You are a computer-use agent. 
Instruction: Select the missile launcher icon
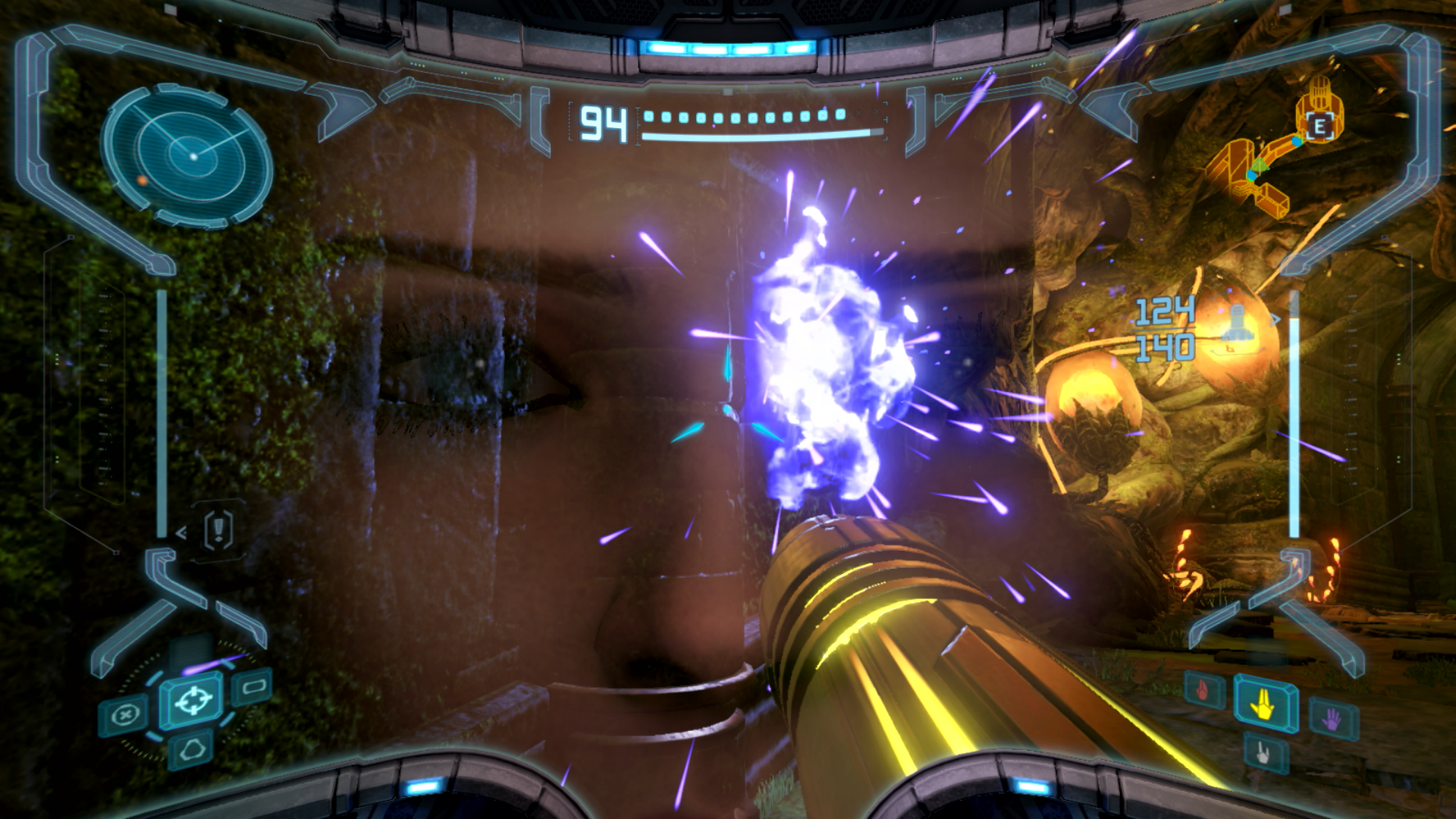coord(1237,321)
